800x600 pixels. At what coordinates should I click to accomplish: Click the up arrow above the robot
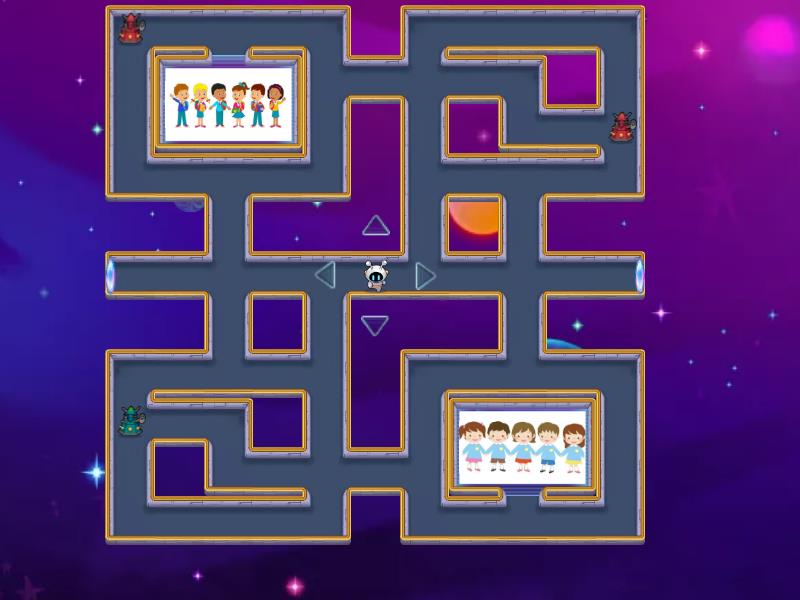click(376, 226)
